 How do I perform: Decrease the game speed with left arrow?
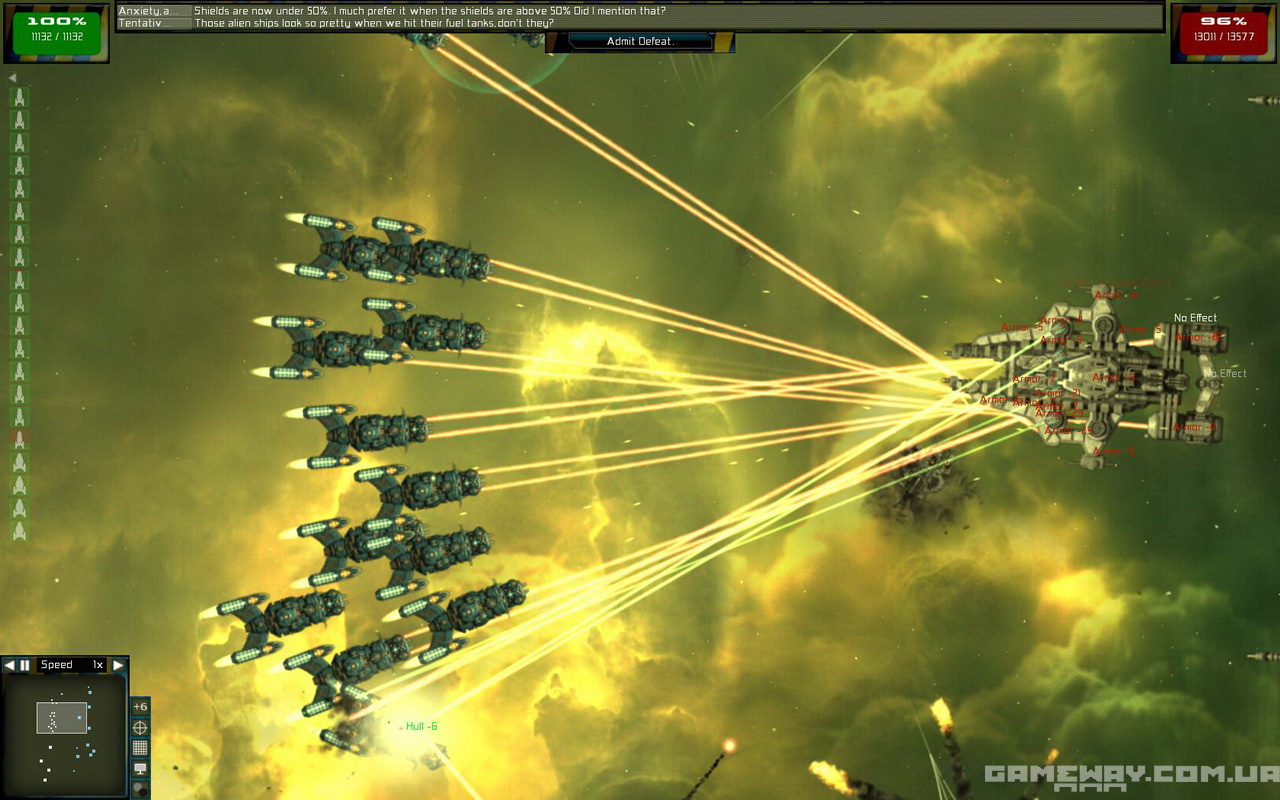pos(9,665)
